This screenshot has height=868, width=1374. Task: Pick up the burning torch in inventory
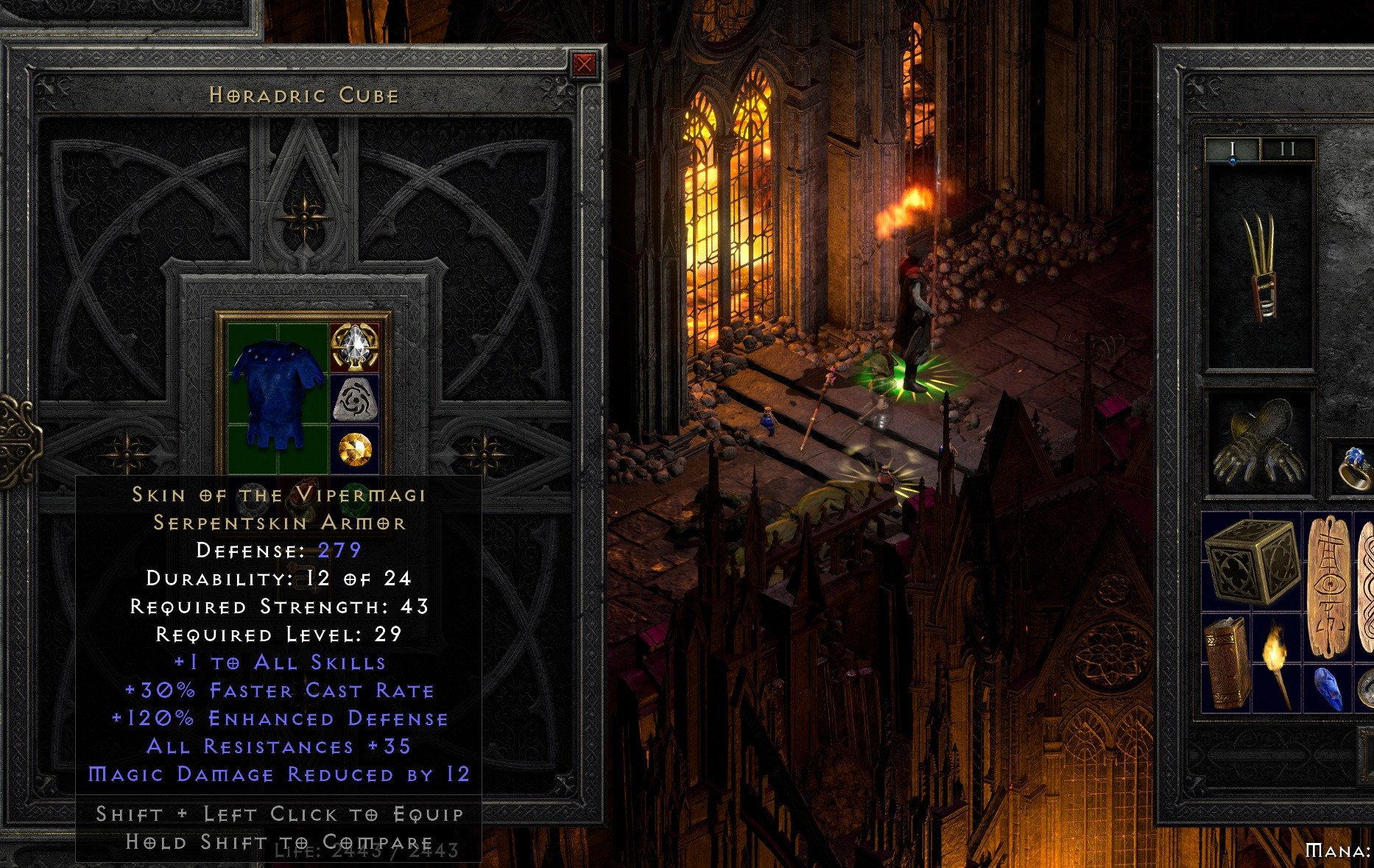(1277, 663)
